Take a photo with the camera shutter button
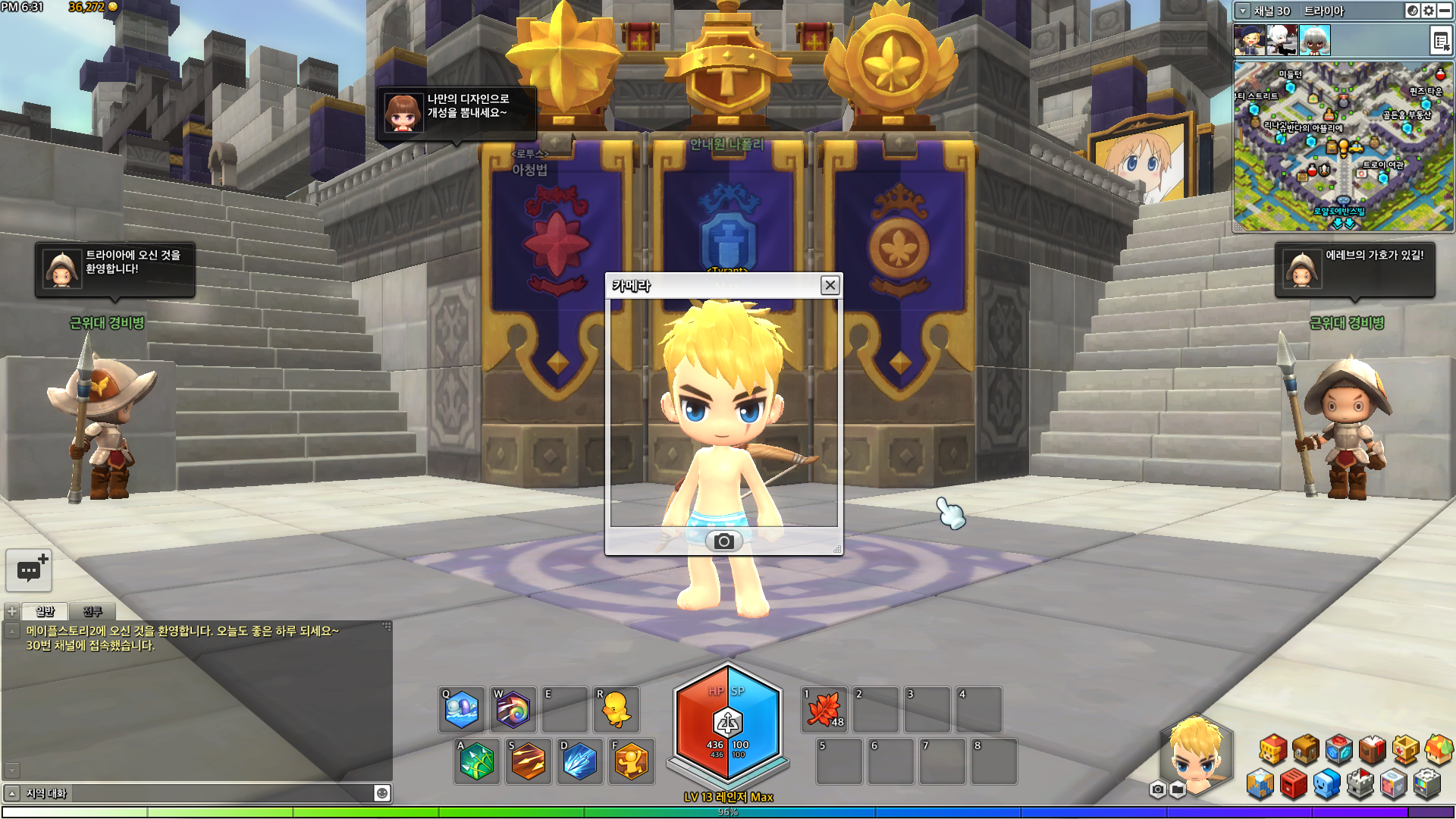 (x=723, y=541)
